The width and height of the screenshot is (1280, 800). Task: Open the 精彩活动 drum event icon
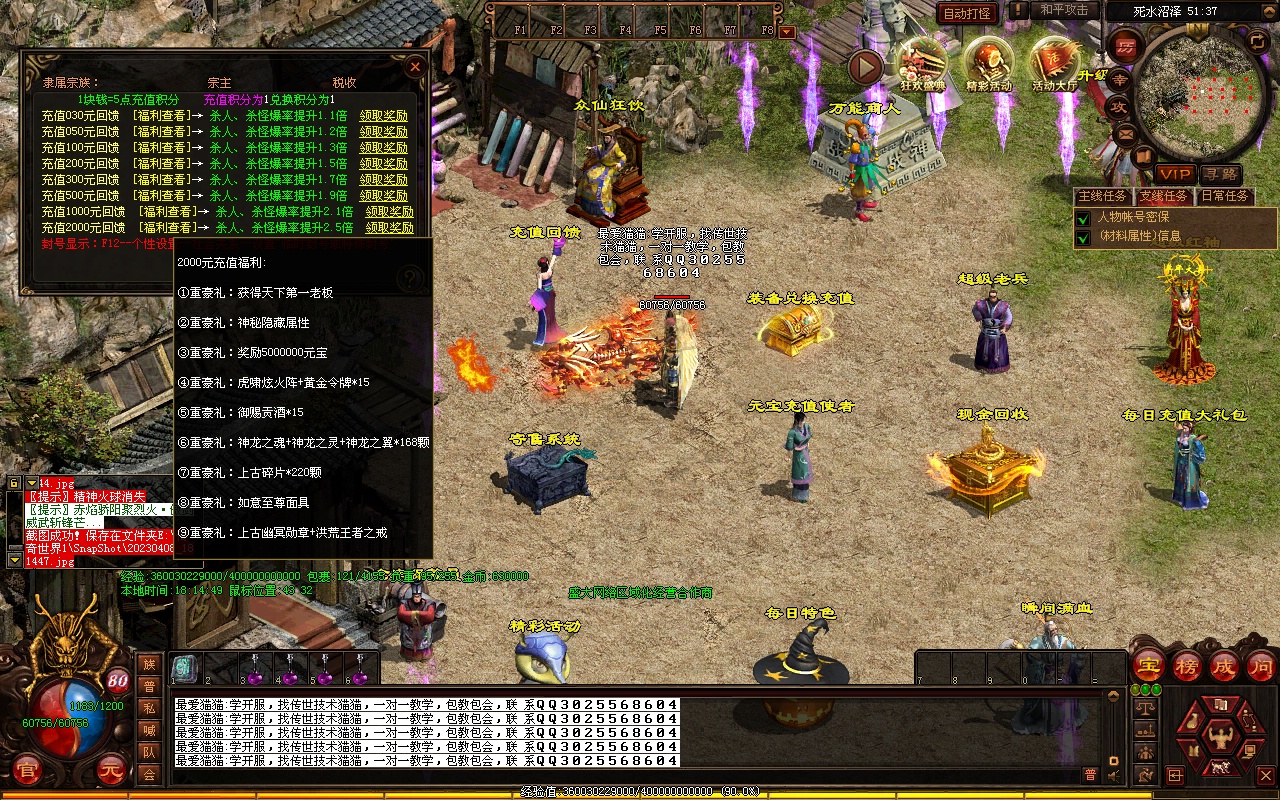tap(989, 62)
